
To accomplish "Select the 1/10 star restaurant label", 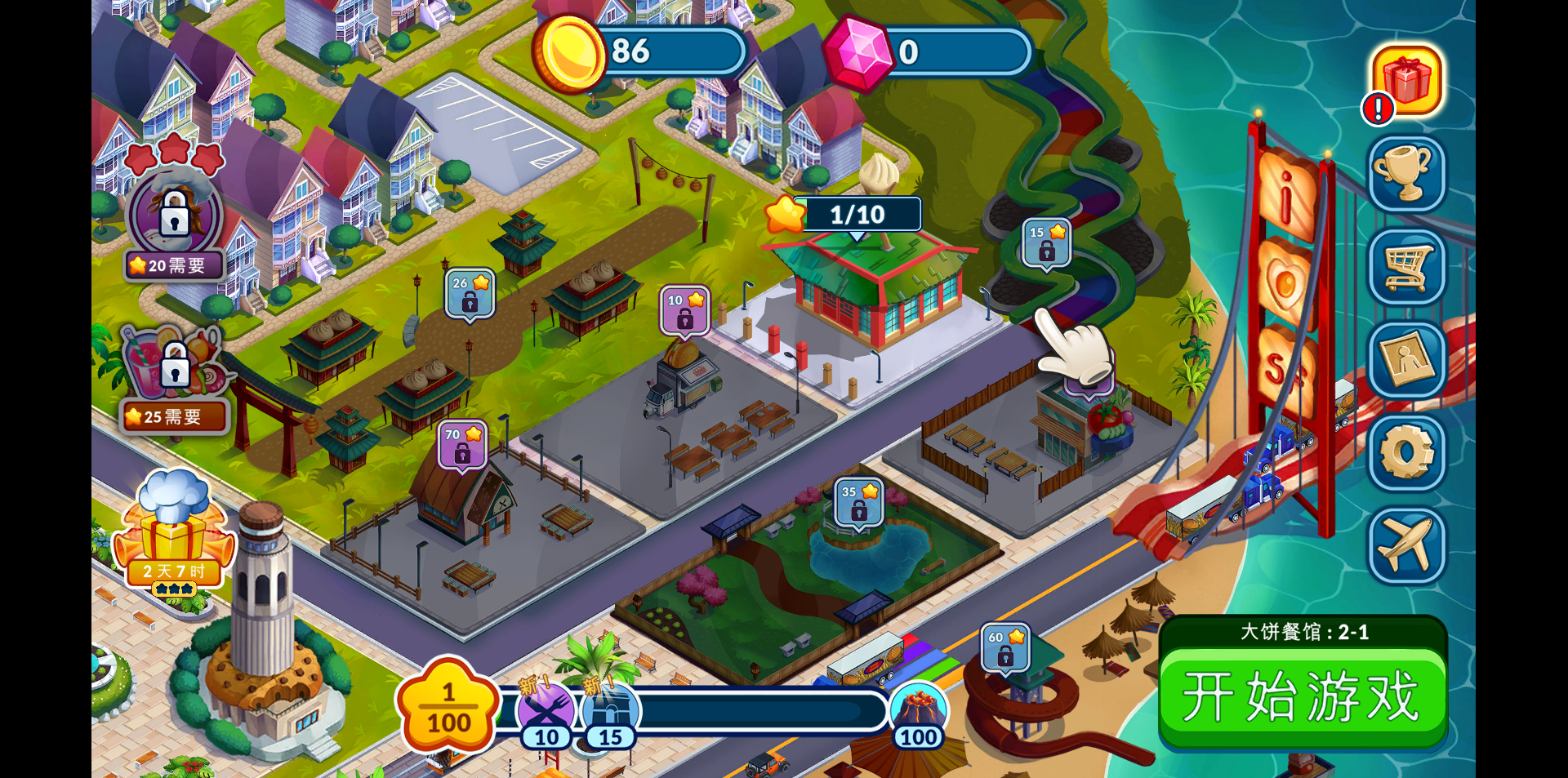I will (857, 215).
